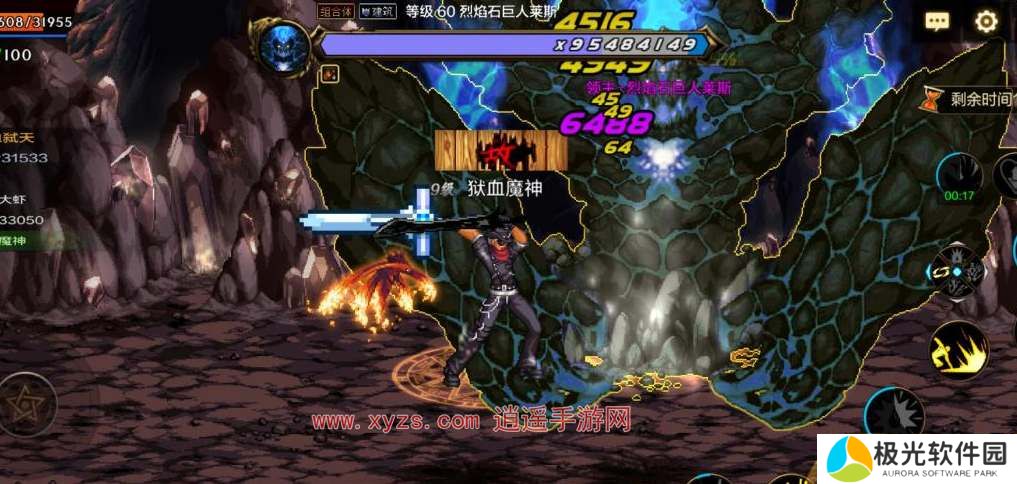Use the skill on 00:17 cooldown
Image resolution: width=1017 pixels, height=484 pixels.
959,178
